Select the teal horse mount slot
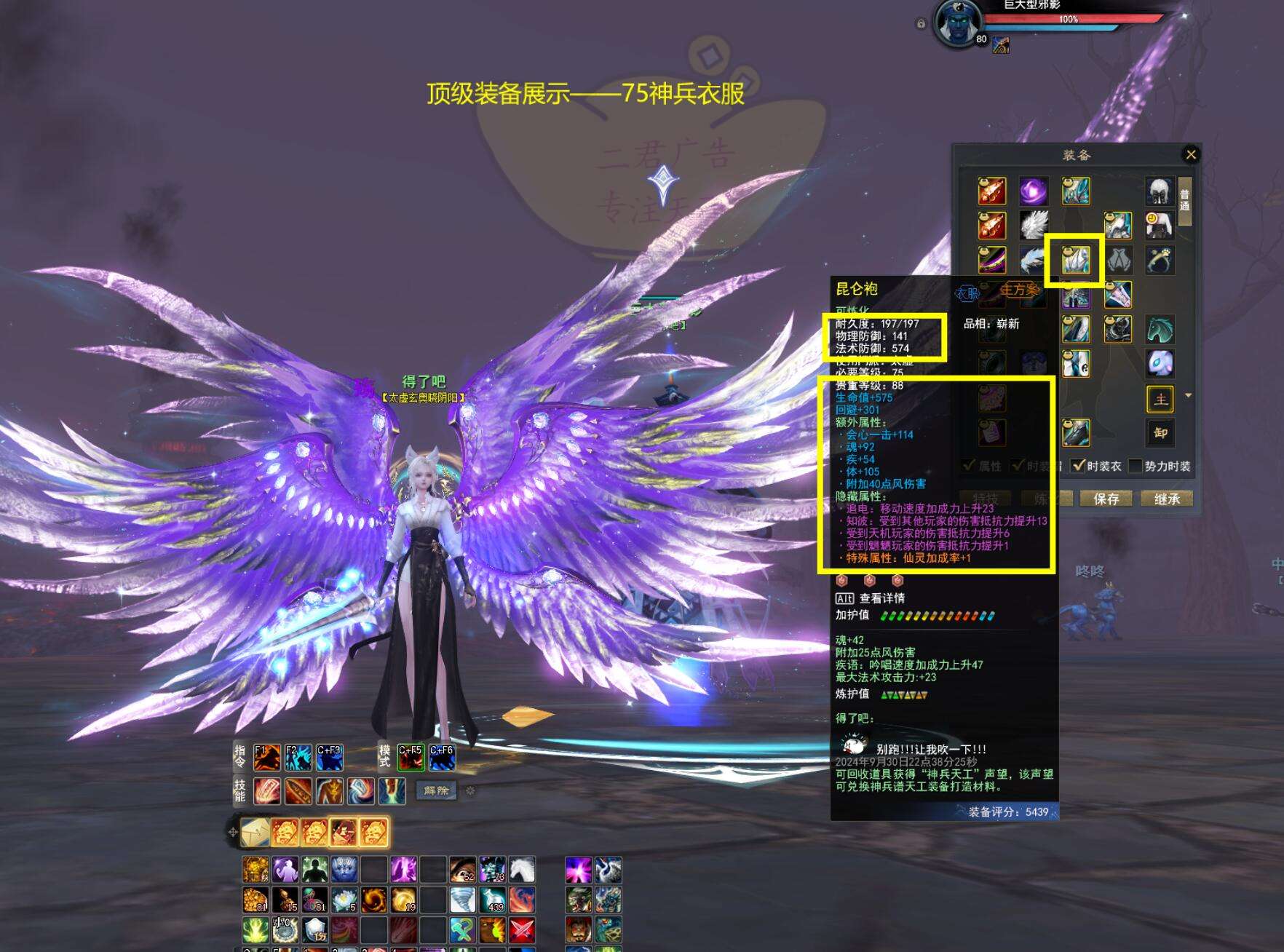This screenshot has height=952, width=1284. tap(1160, 329)
